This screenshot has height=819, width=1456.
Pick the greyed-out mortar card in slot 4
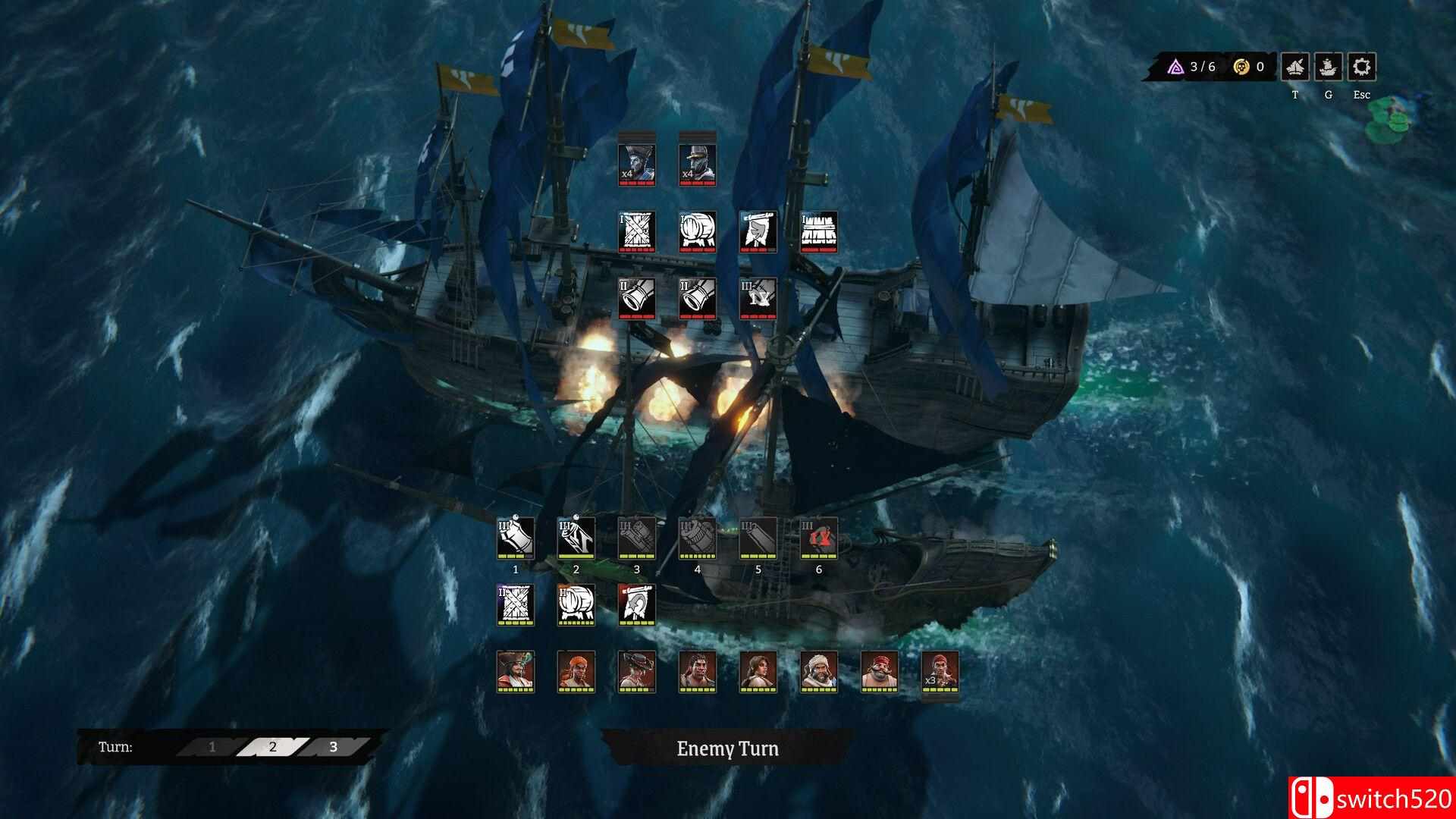(x=698, y=538)
